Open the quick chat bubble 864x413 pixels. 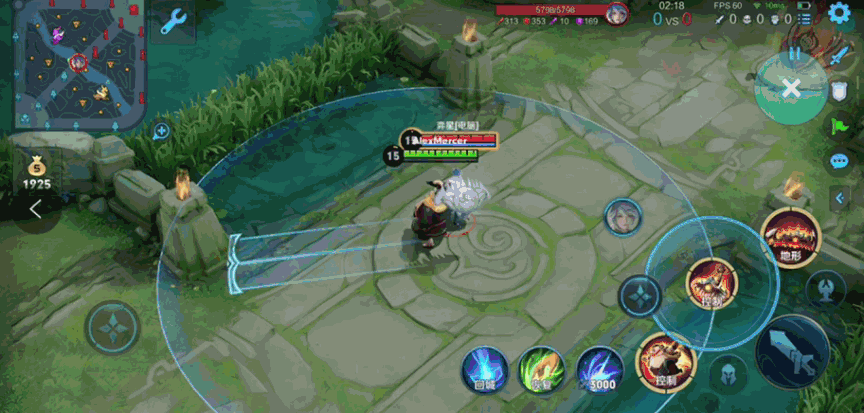coord(839,160)
